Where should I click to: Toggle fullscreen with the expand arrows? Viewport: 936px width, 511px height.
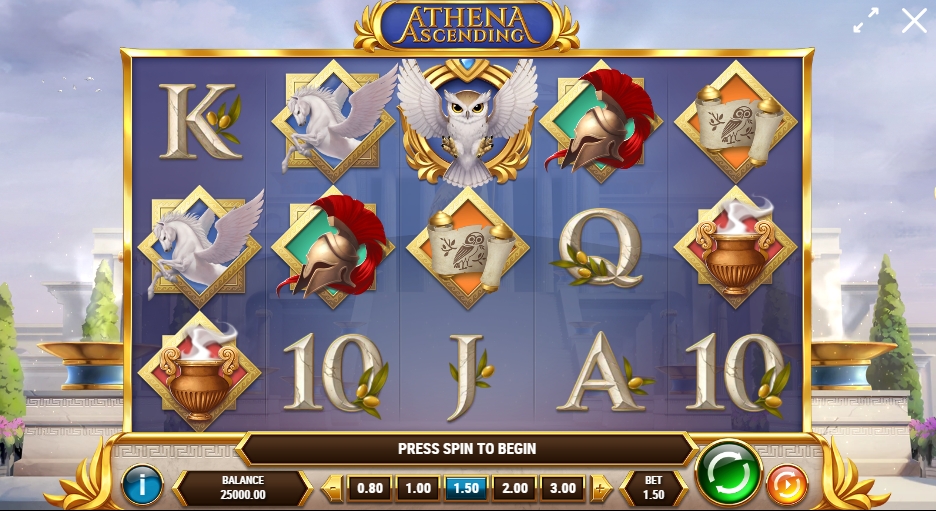pos(866,20)
